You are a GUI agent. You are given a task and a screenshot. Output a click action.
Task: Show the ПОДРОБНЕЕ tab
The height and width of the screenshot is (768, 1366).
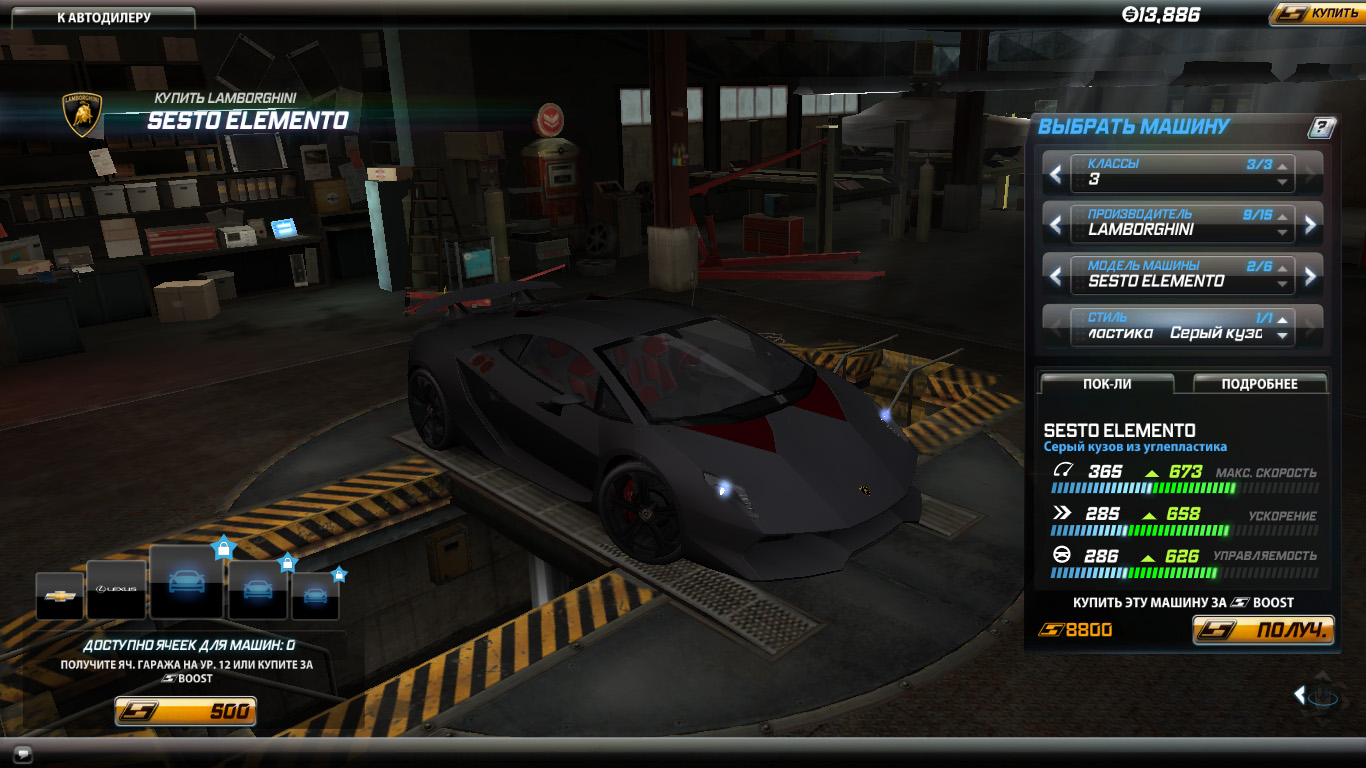[x=1259, y=384]
